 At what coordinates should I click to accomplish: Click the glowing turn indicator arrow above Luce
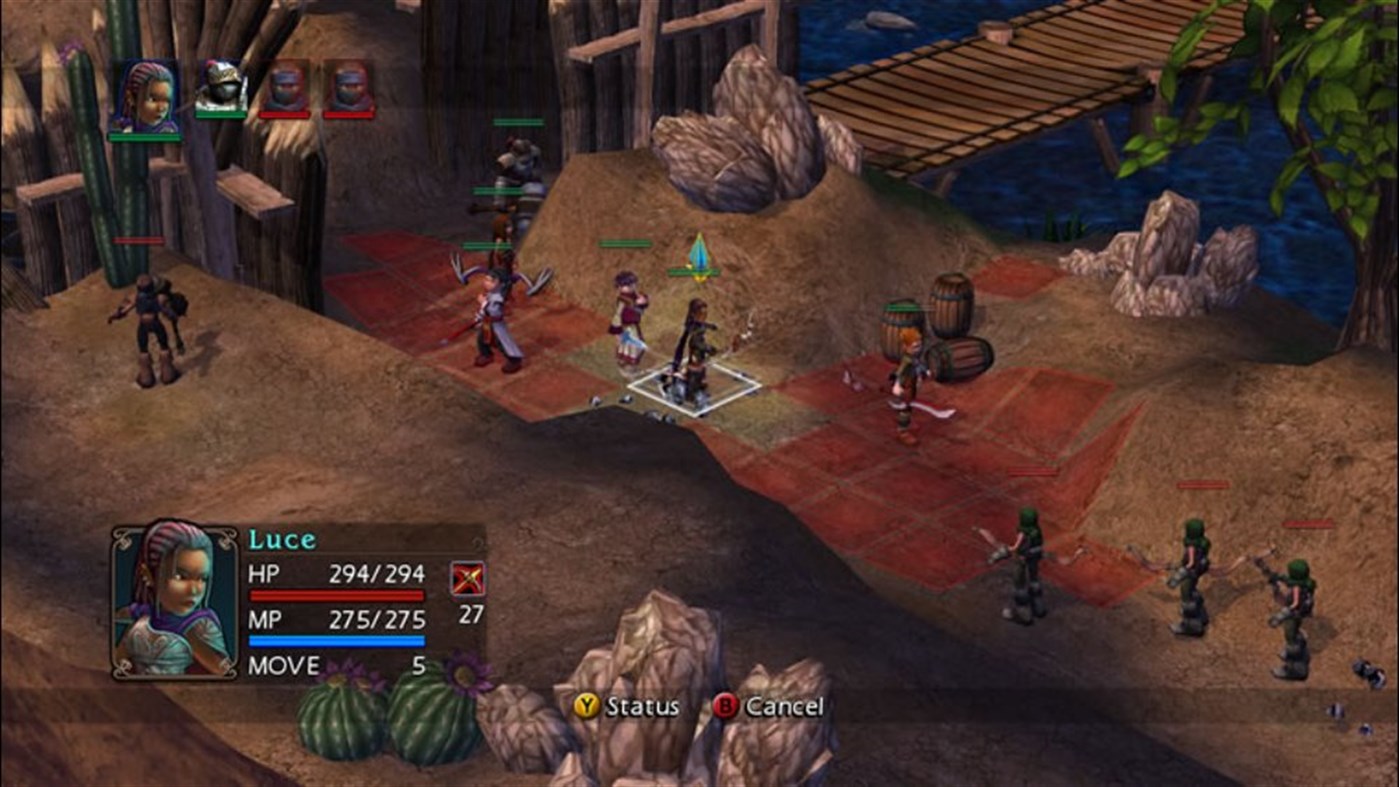tap(700, 256)
